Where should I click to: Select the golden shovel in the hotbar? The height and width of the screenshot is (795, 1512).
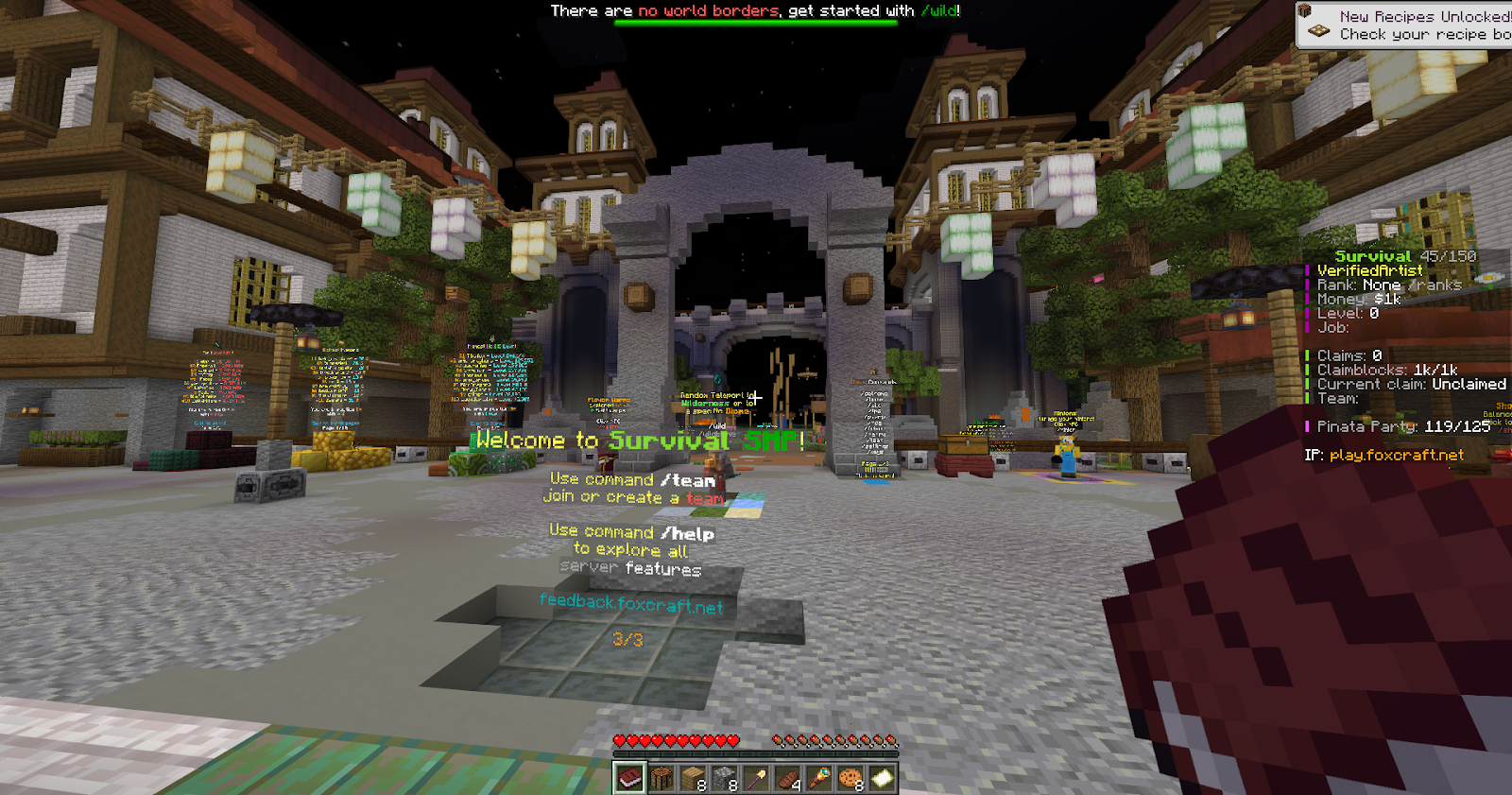755,778
